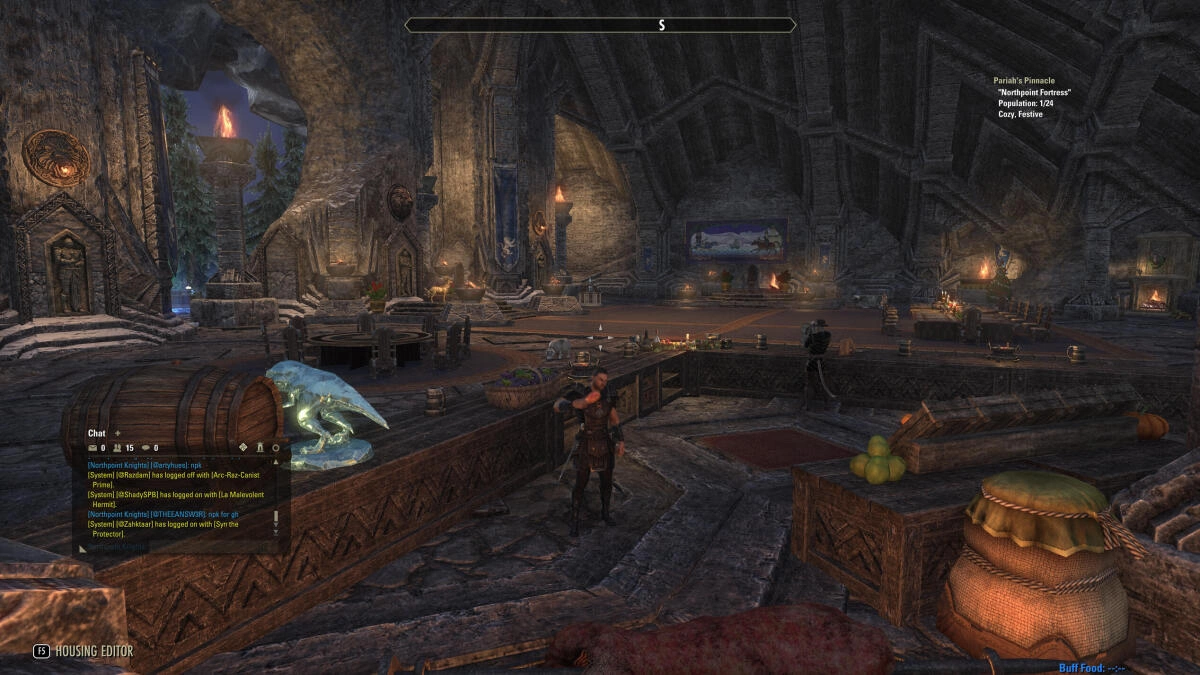
Task: Open mail via the envelope icon
Action: point(92,448)
